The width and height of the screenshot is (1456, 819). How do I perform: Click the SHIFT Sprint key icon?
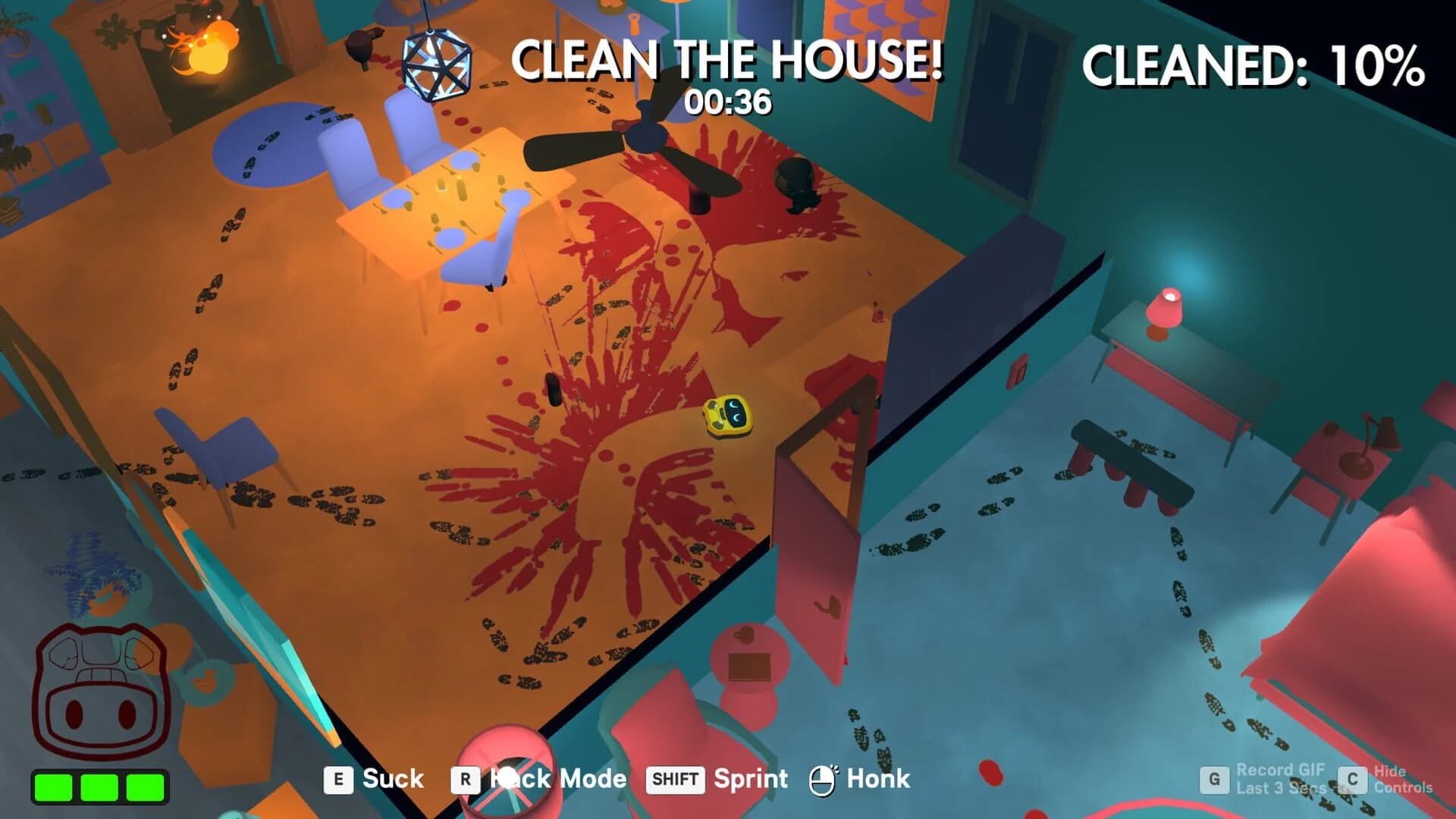point(675,779)
